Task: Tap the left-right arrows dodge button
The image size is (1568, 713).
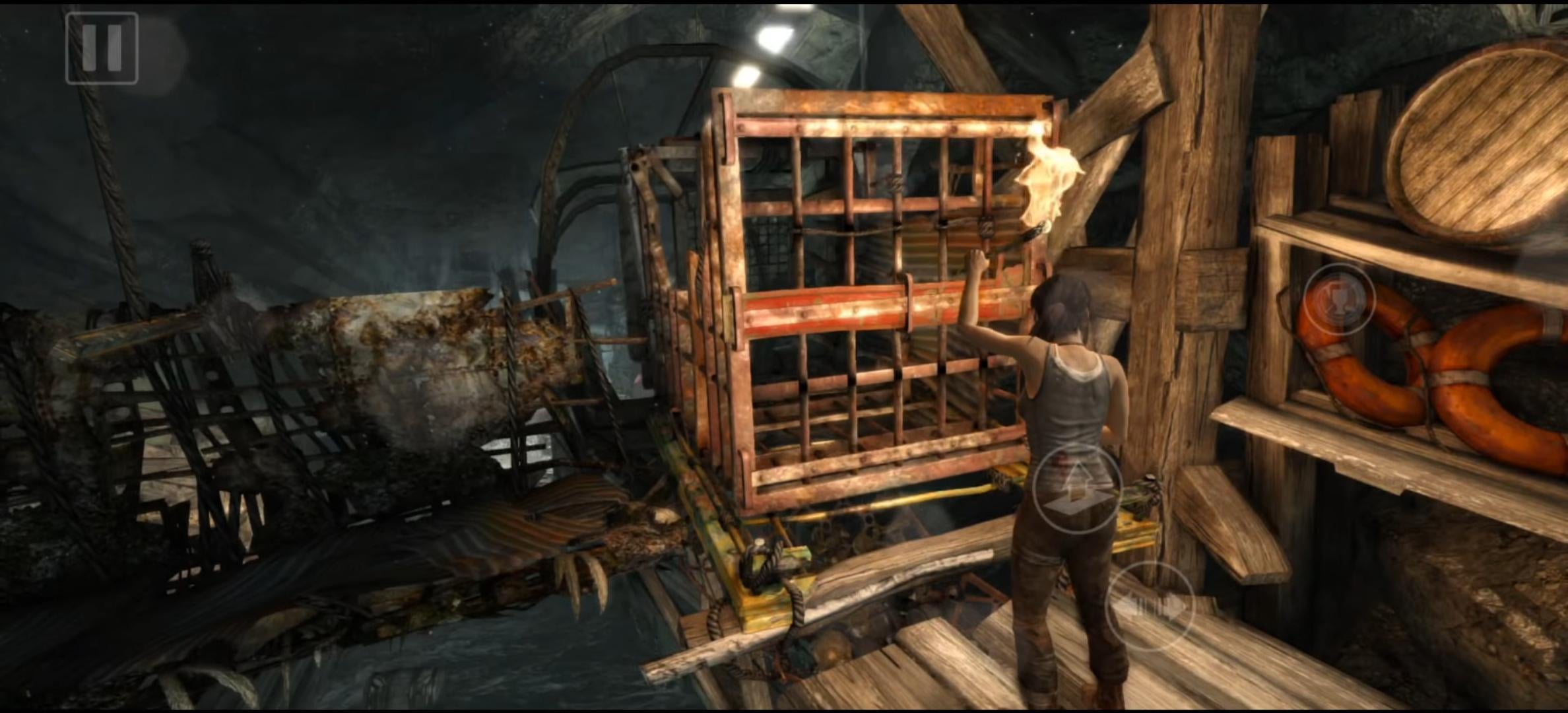Action: pos(1150,607)
